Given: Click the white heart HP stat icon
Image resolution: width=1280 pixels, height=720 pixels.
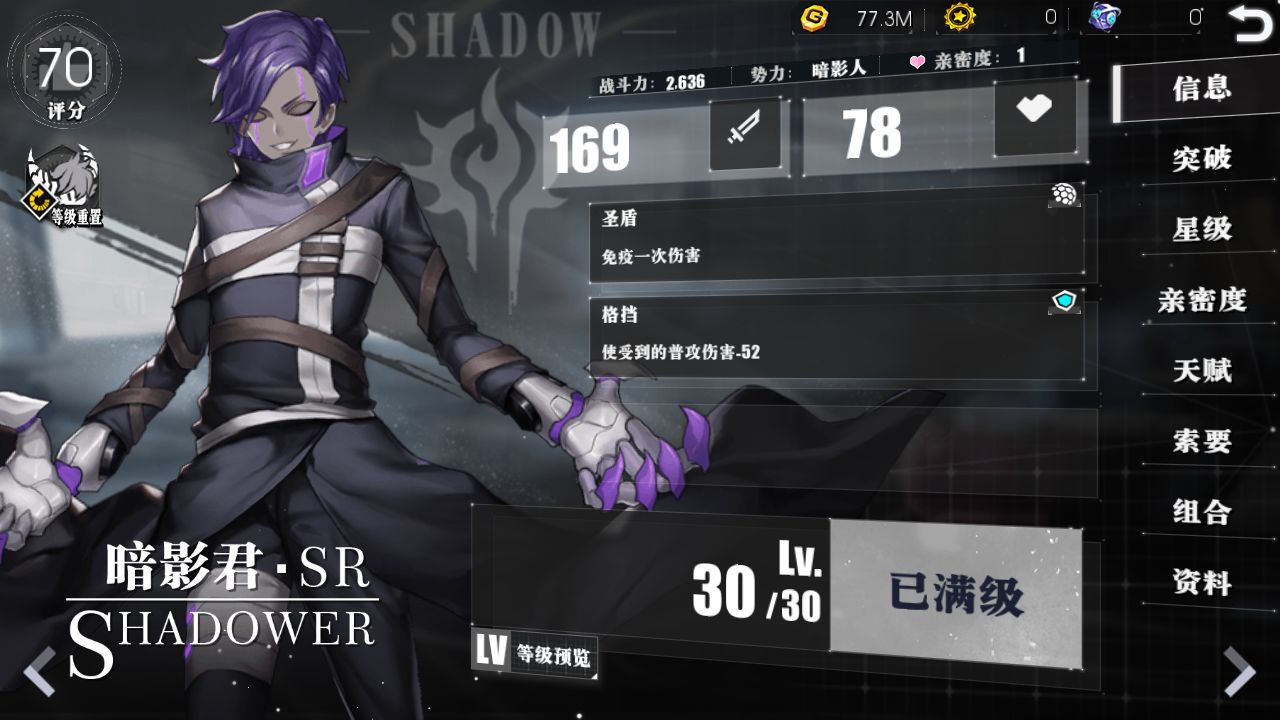Looking at the screenshot, I should (1037, 118).
